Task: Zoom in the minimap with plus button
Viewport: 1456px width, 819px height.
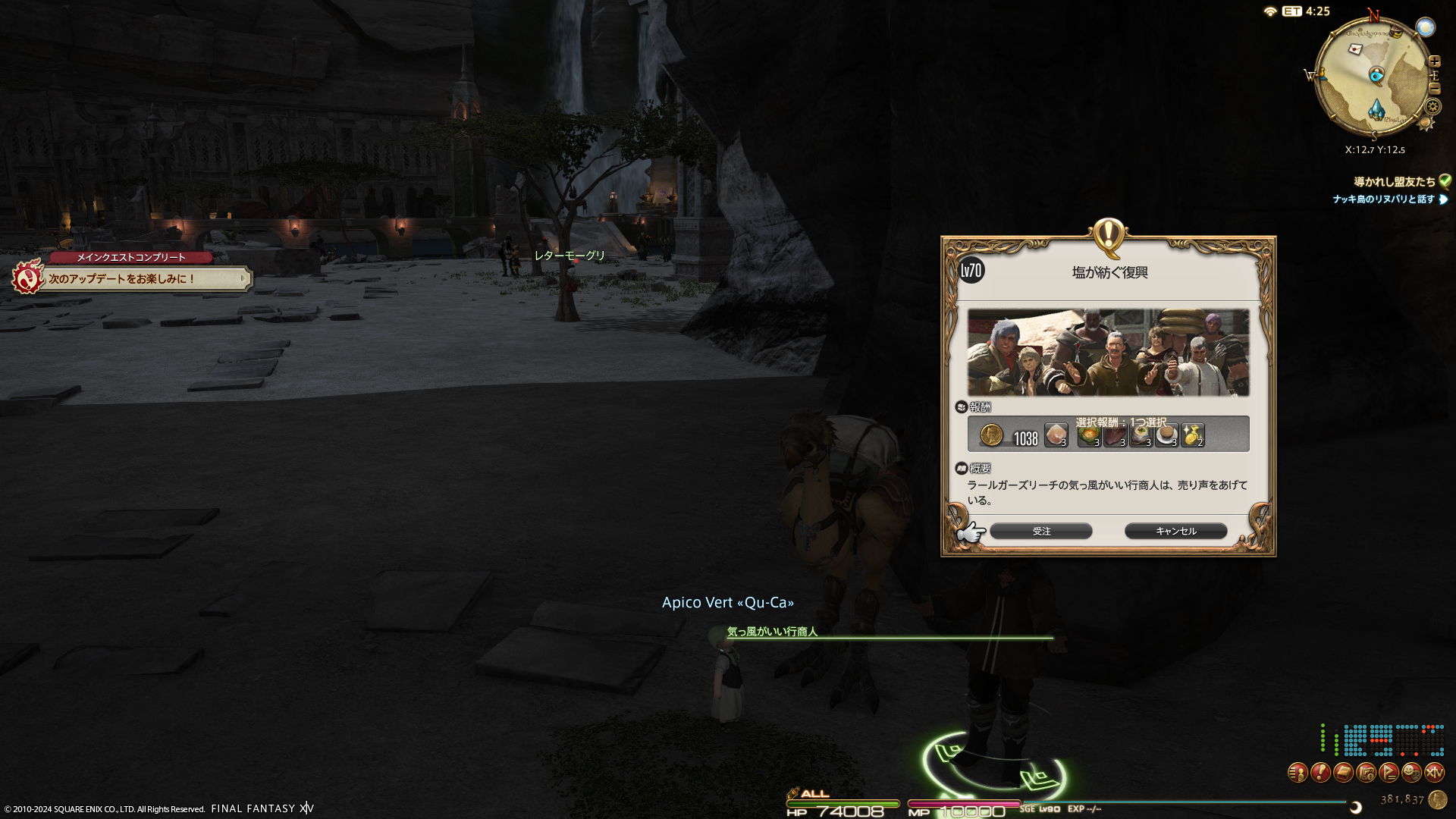Action: pyautogui.click(x=1435, y=61)
